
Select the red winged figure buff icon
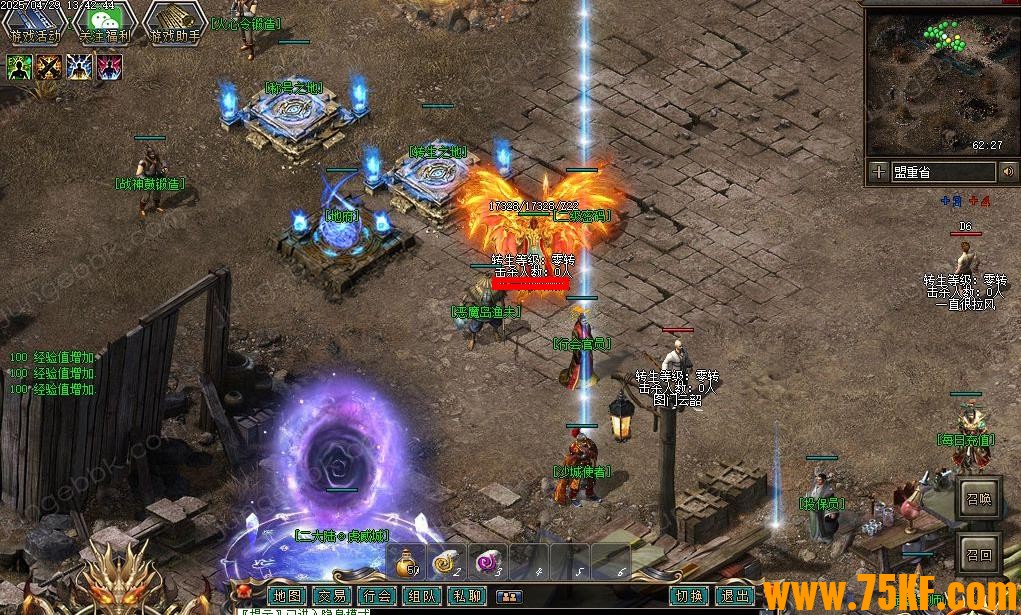[109, 67]
